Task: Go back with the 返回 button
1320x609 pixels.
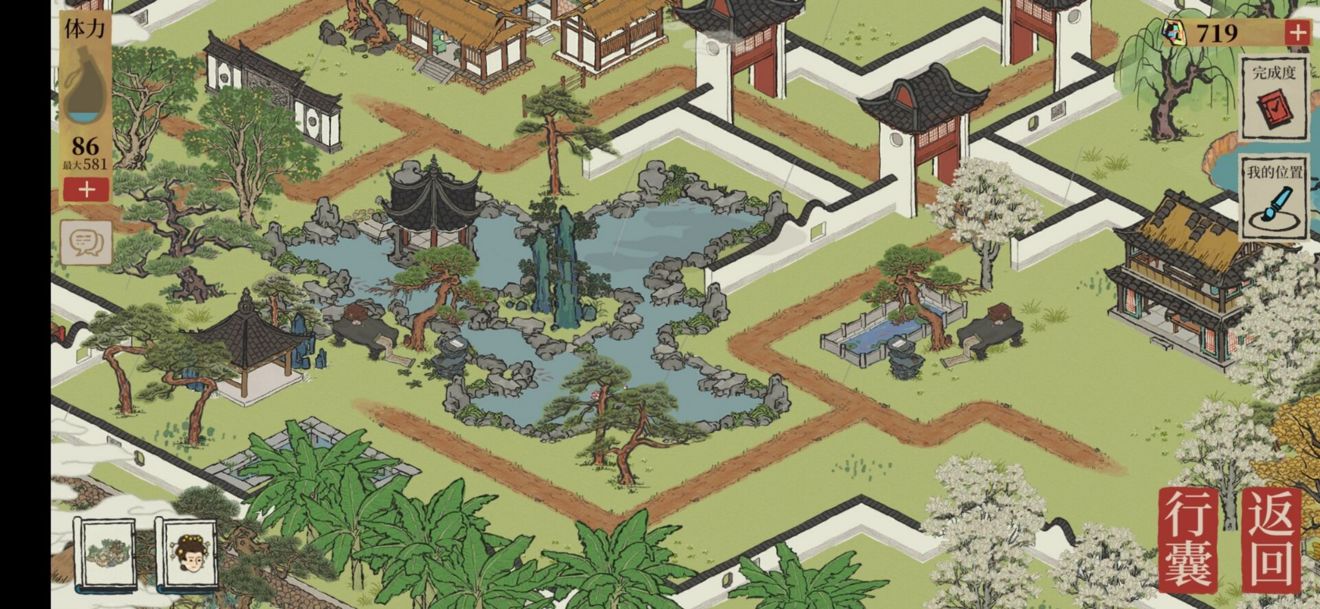Action: tap(1271, 540)
